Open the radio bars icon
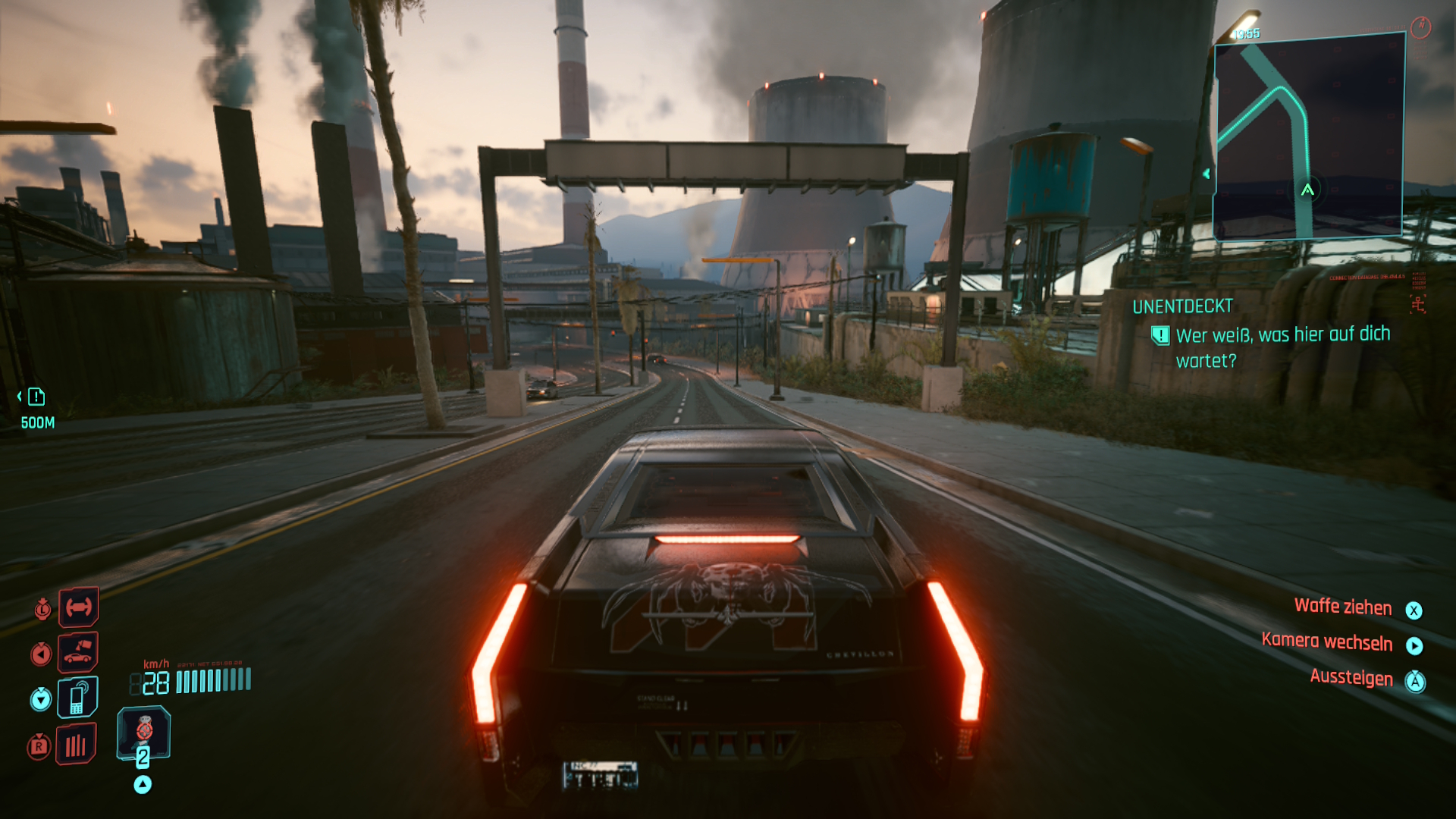This screenshot has width=1456, height=819. click(76, 745)
